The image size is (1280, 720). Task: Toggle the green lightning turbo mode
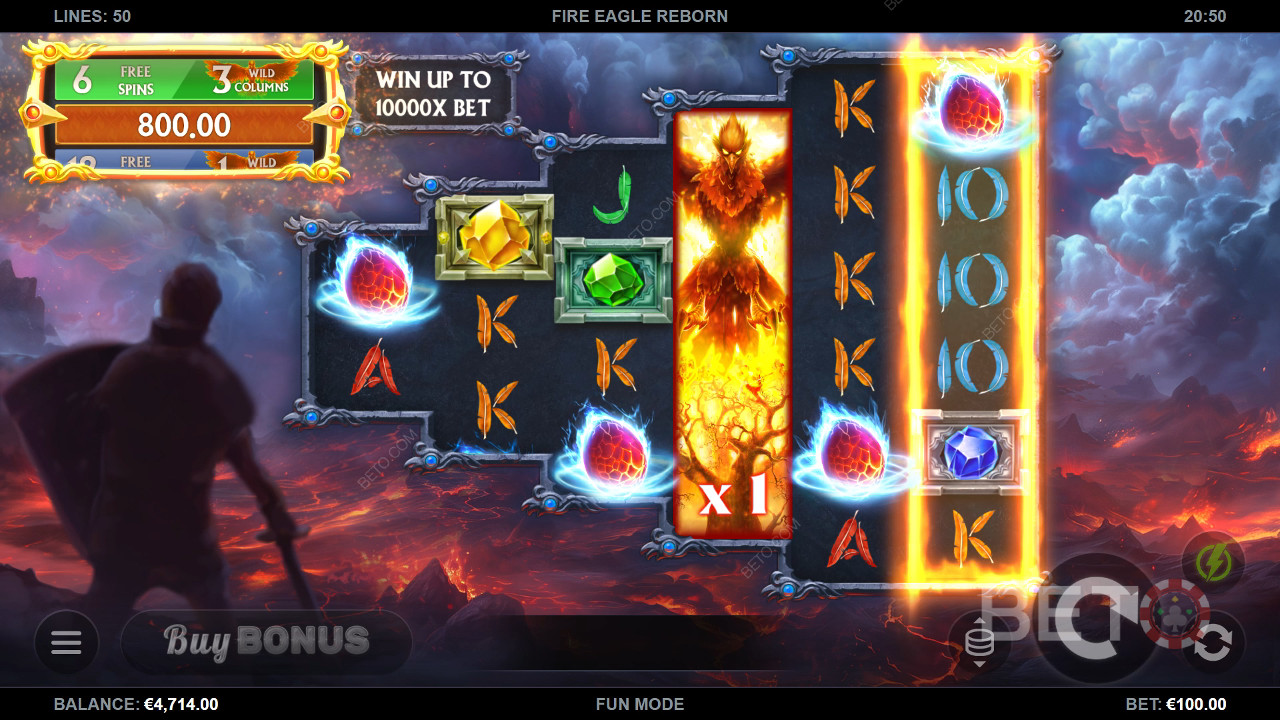(x=1213, y=563)
